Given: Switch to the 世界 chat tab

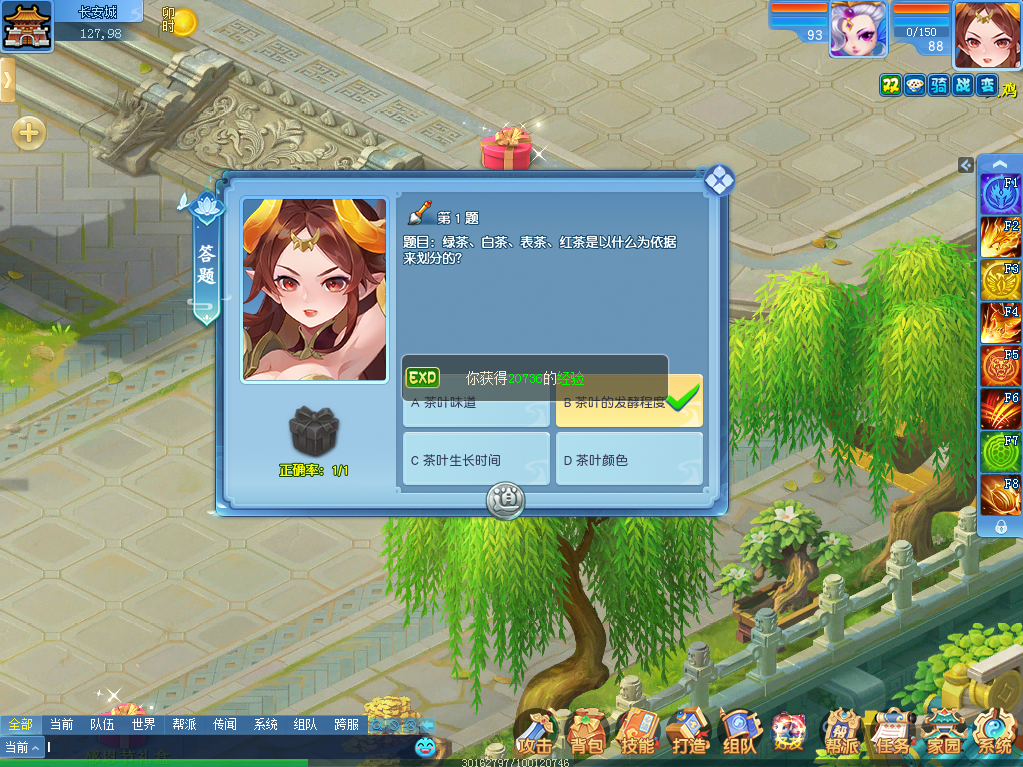Looking at the screenshot, I should click(x=143, y=724).
